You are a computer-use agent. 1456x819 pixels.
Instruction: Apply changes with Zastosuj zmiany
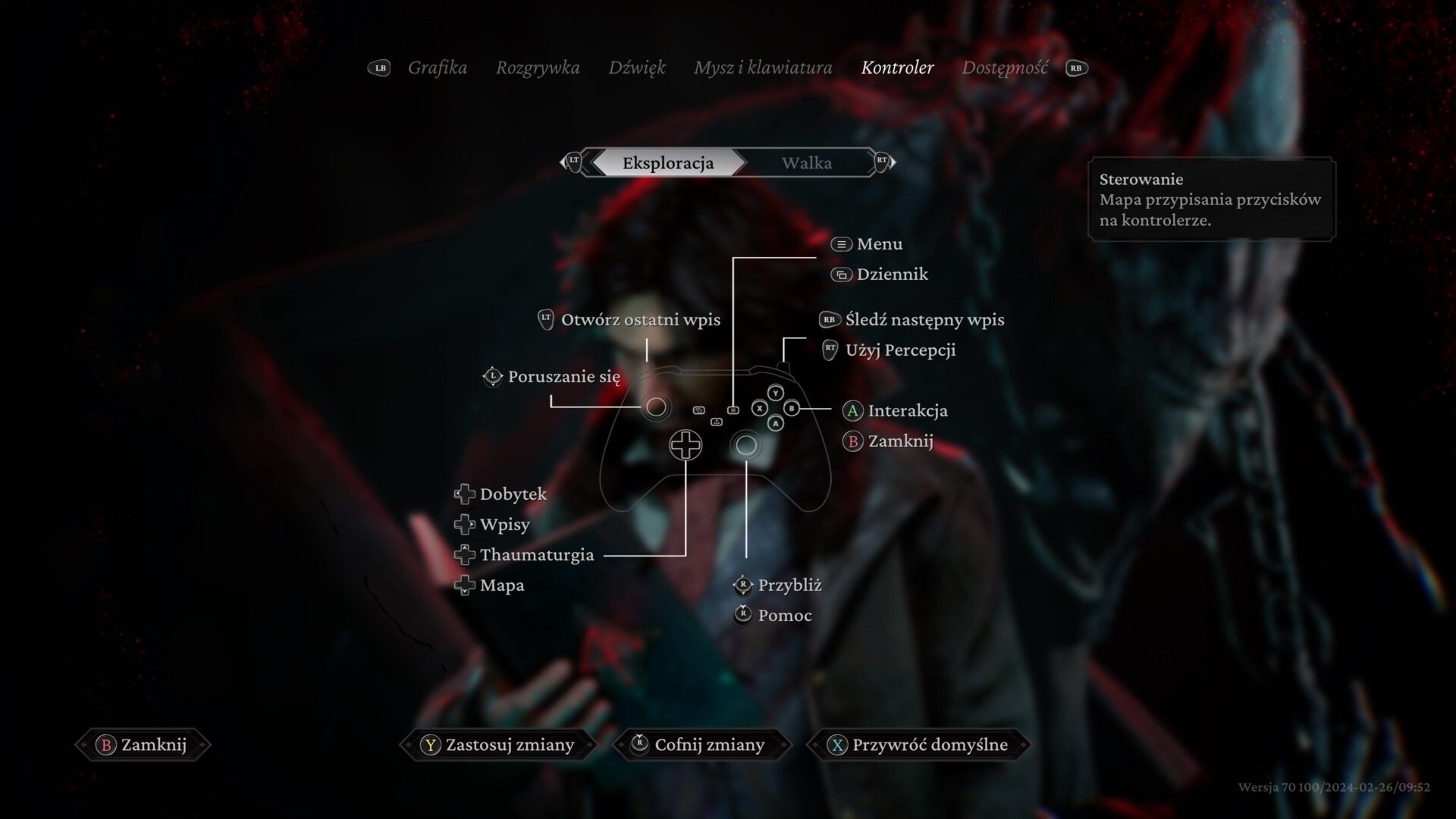498,745
